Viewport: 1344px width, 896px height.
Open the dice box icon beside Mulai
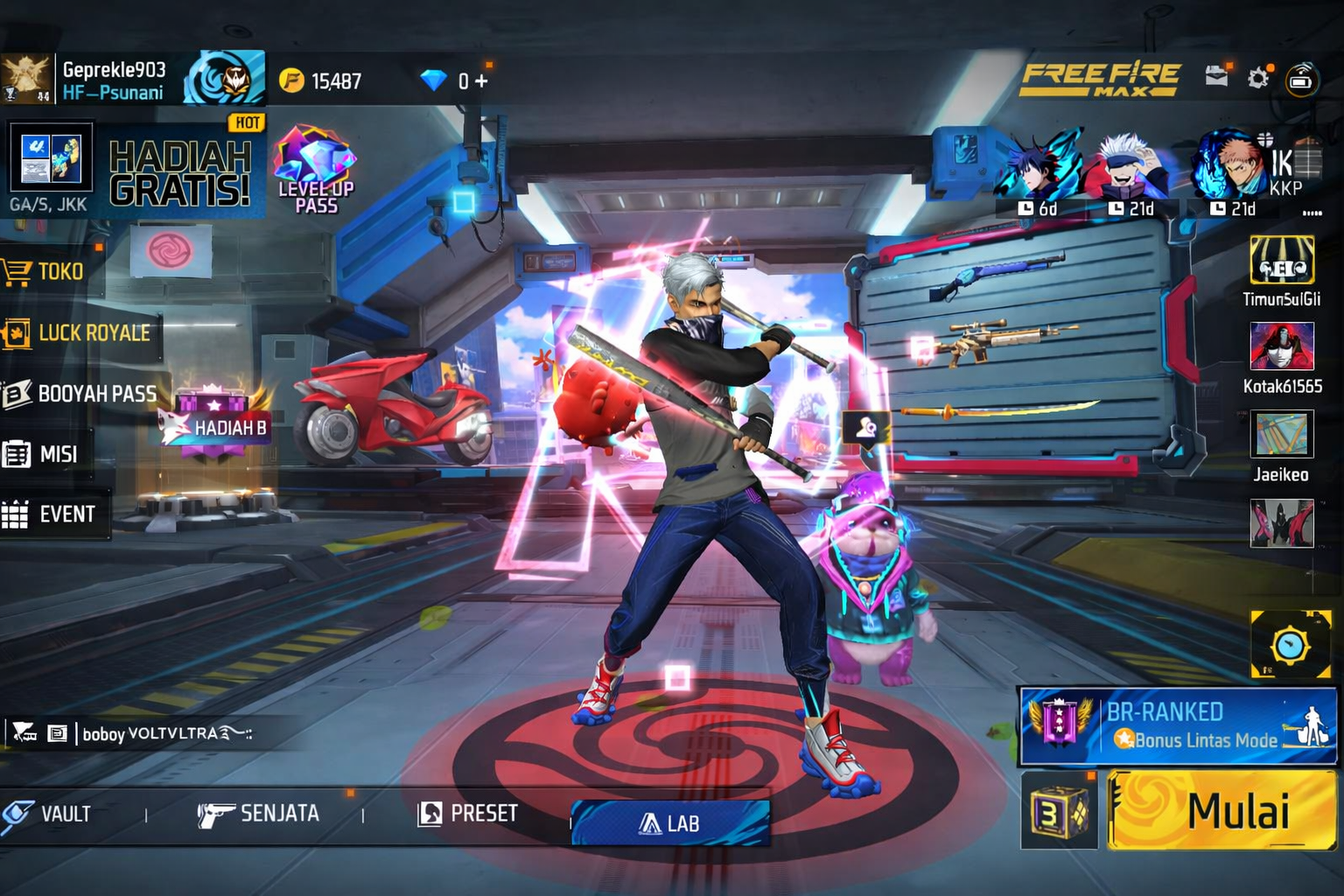pos(1059,812)
